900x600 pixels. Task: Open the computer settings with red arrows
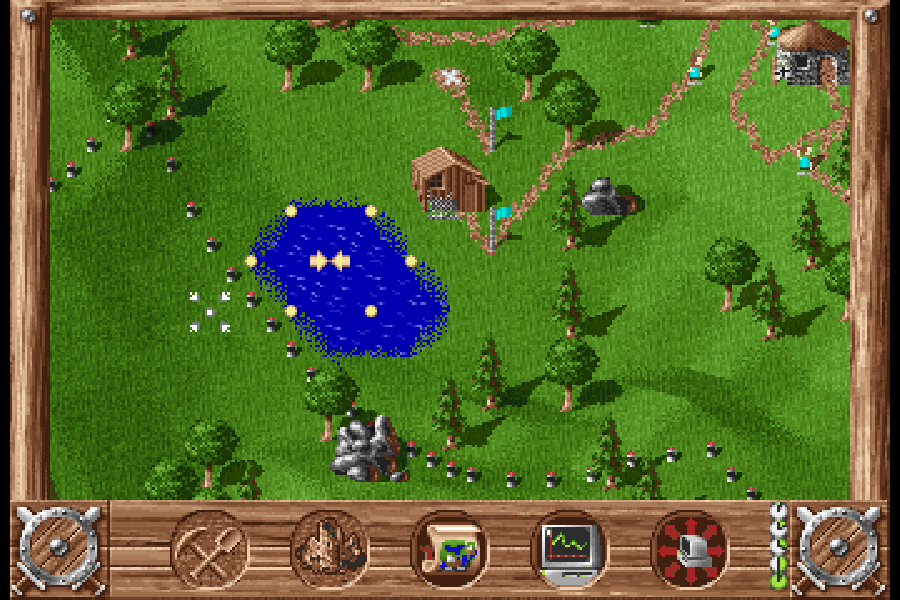click(689, 549)
